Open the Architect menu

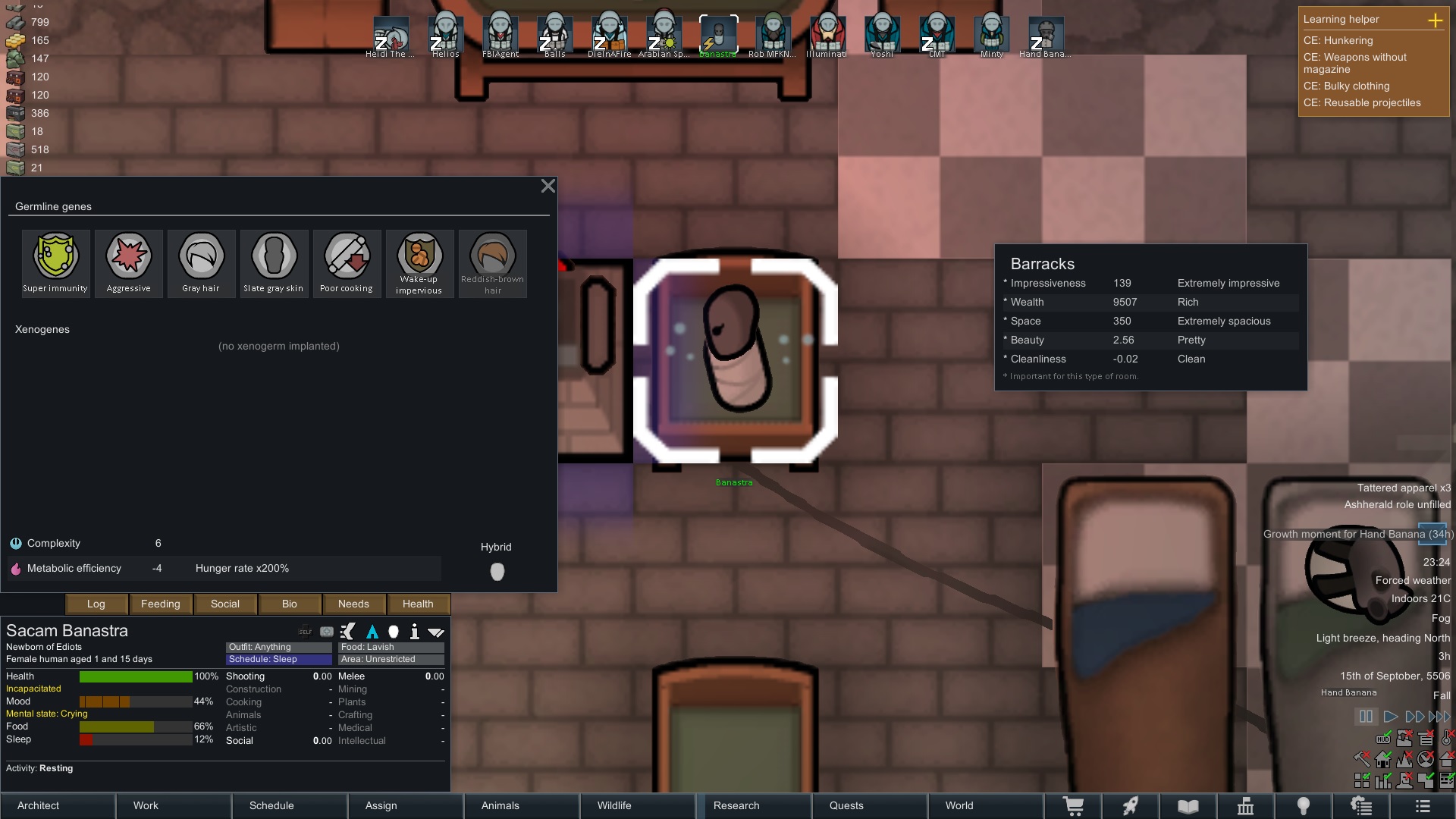pos(37,805)
